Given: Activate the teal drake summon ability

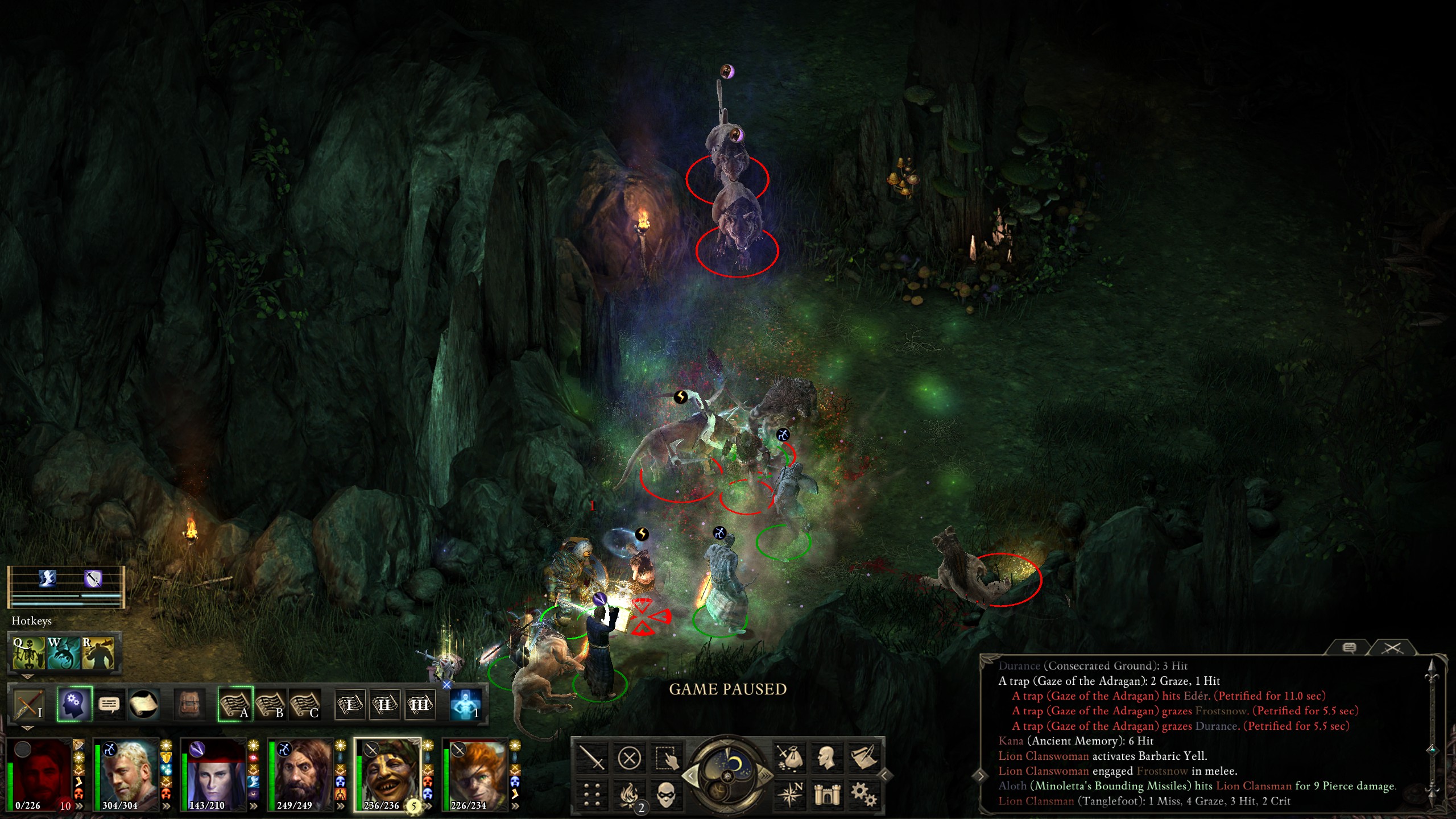Looking at the screenshot, I should pos(64,652).
